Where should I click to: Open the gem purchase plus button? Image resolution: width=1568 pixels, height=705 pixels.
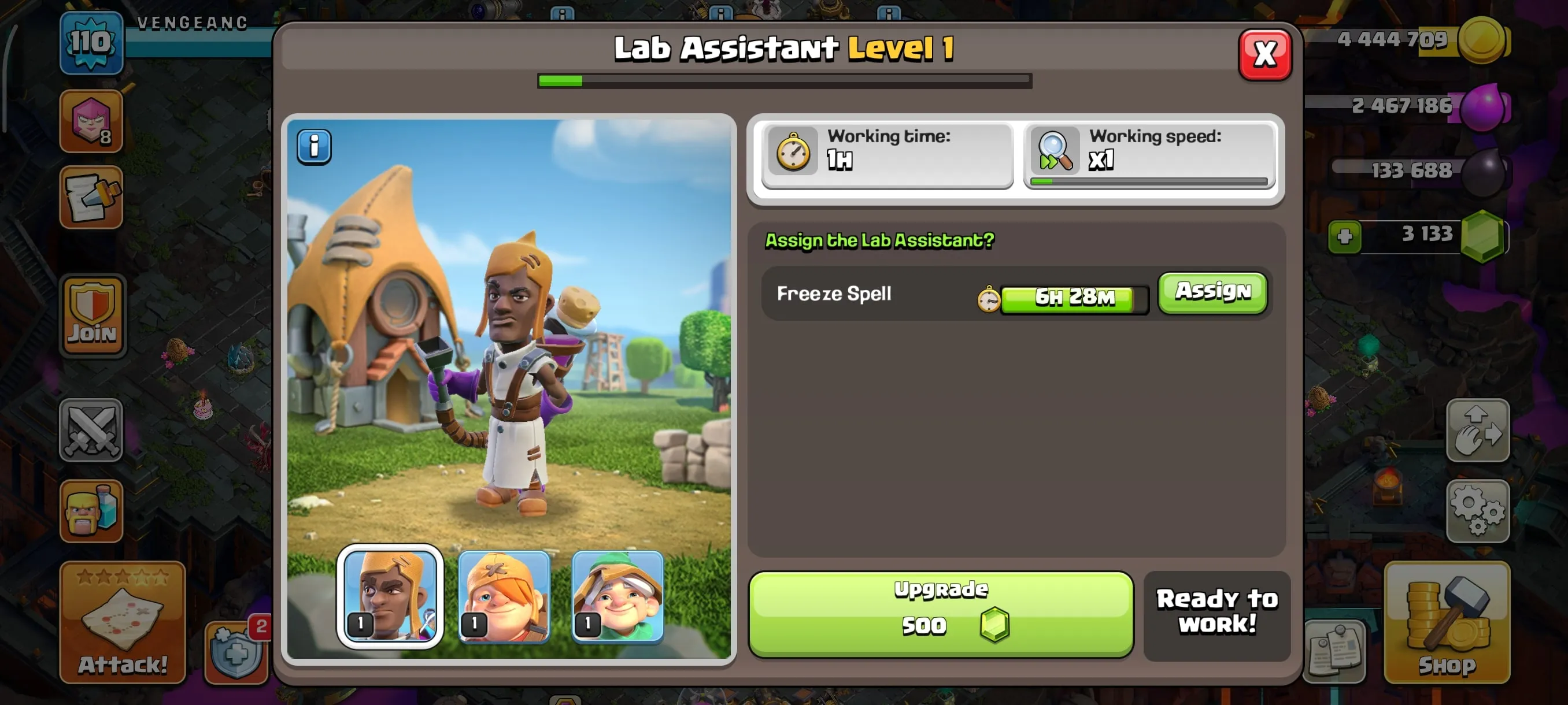click(1345, 238)
